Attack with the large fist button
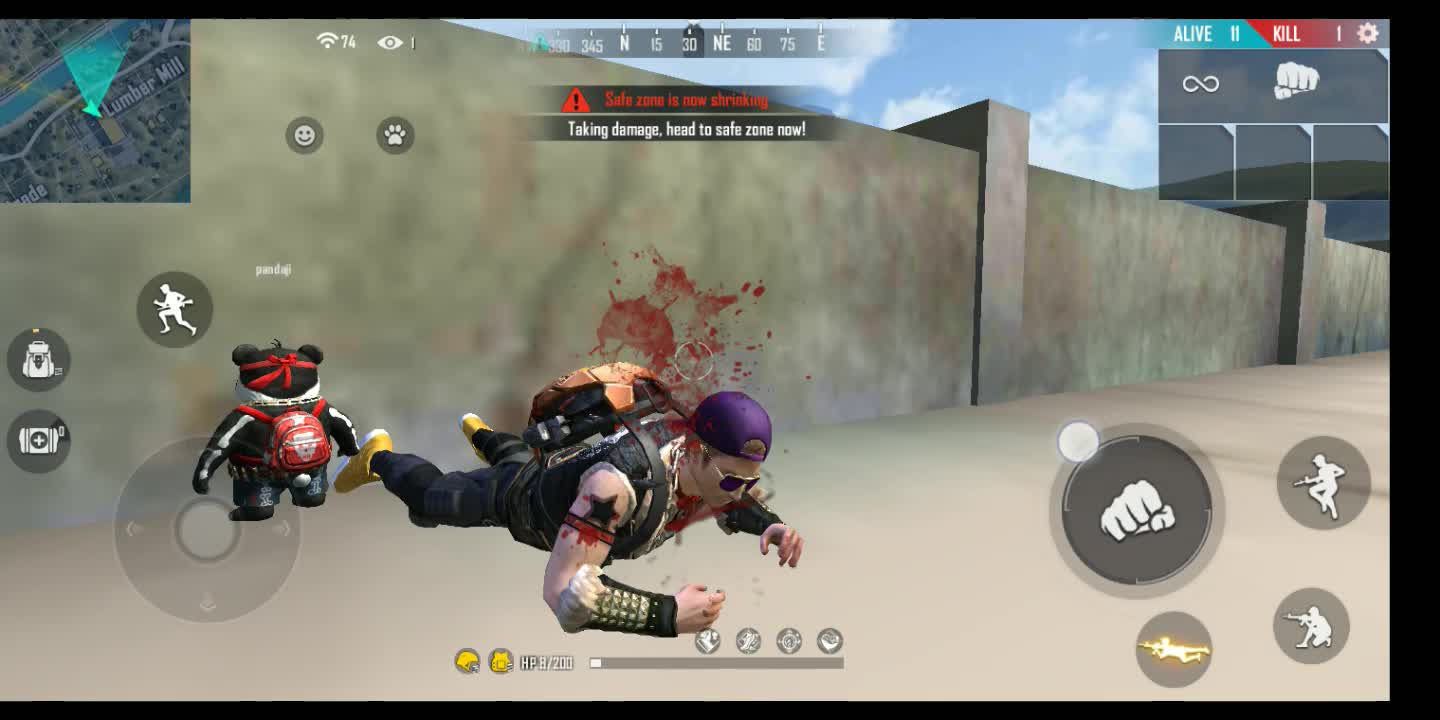Viewport: 1440px width, 720px height. 1136,511
